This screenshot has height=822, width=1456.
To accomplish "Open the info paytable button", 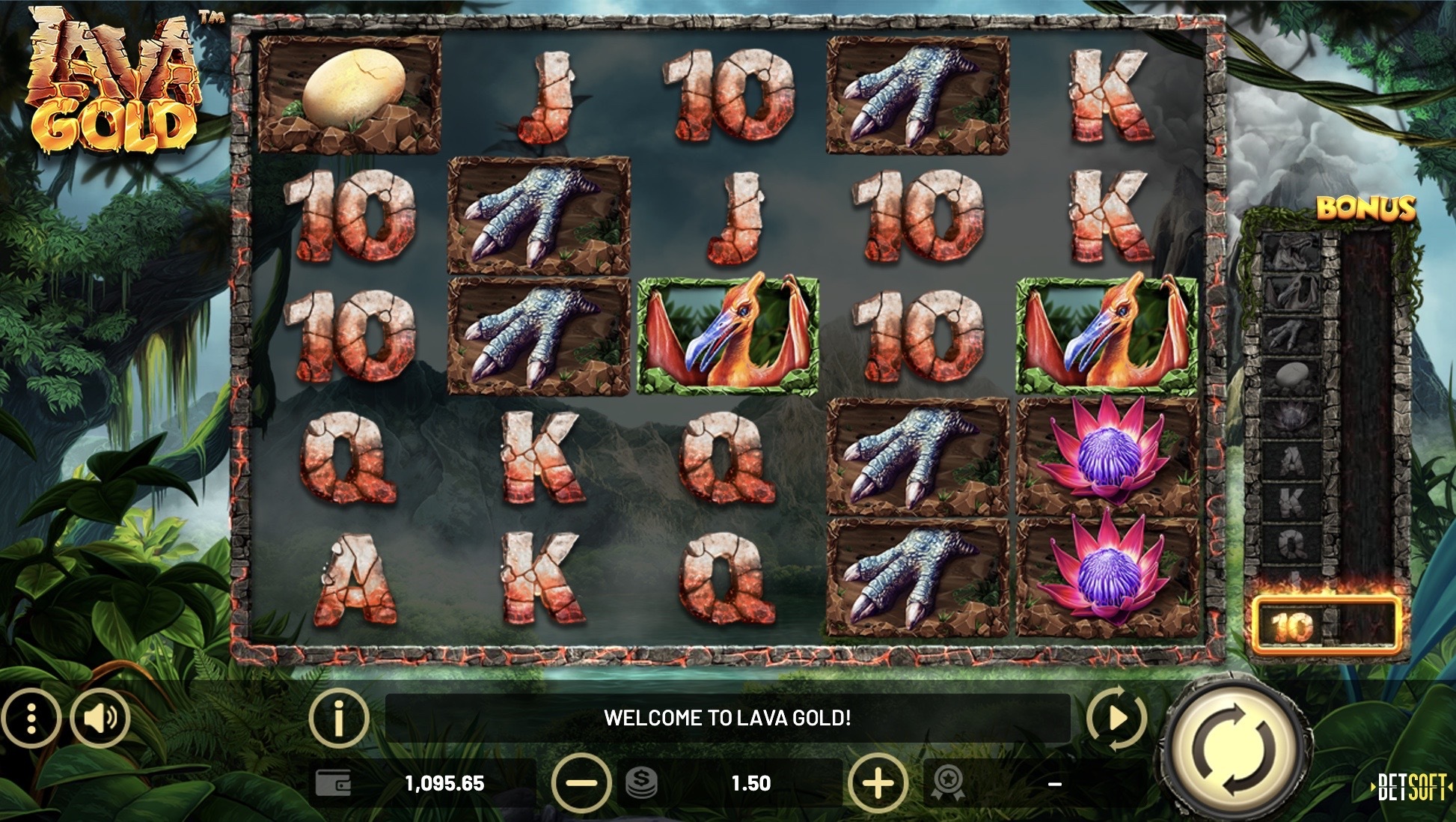I will [x=339, y=719].
